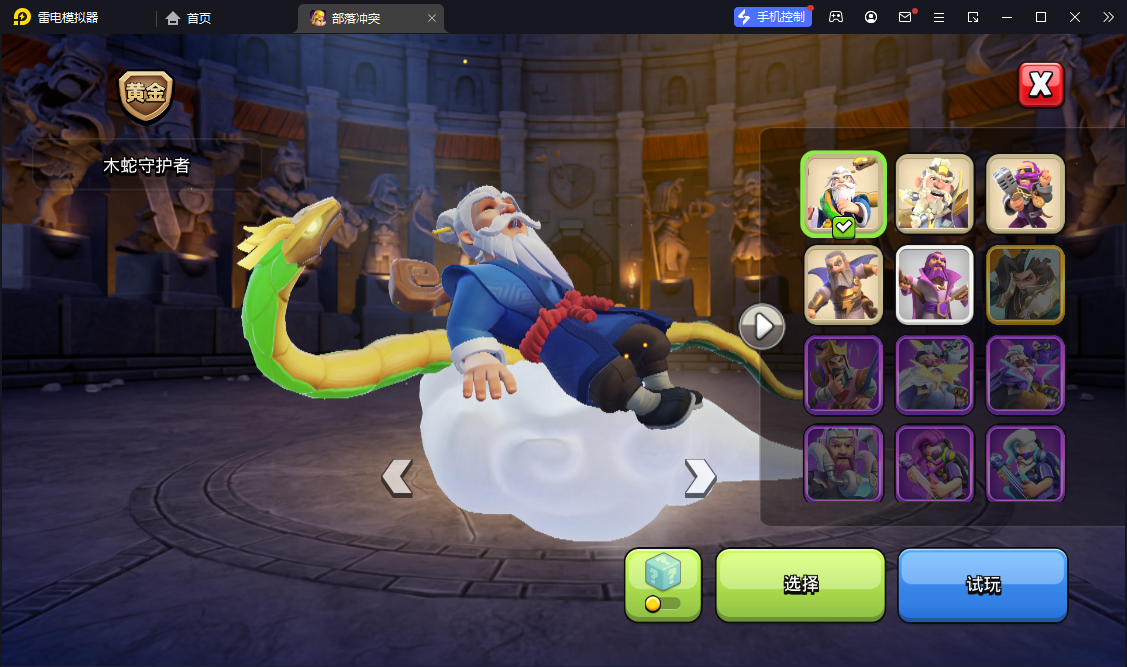
Task: Close the skin selection screen
Action: pos(1040,85)
